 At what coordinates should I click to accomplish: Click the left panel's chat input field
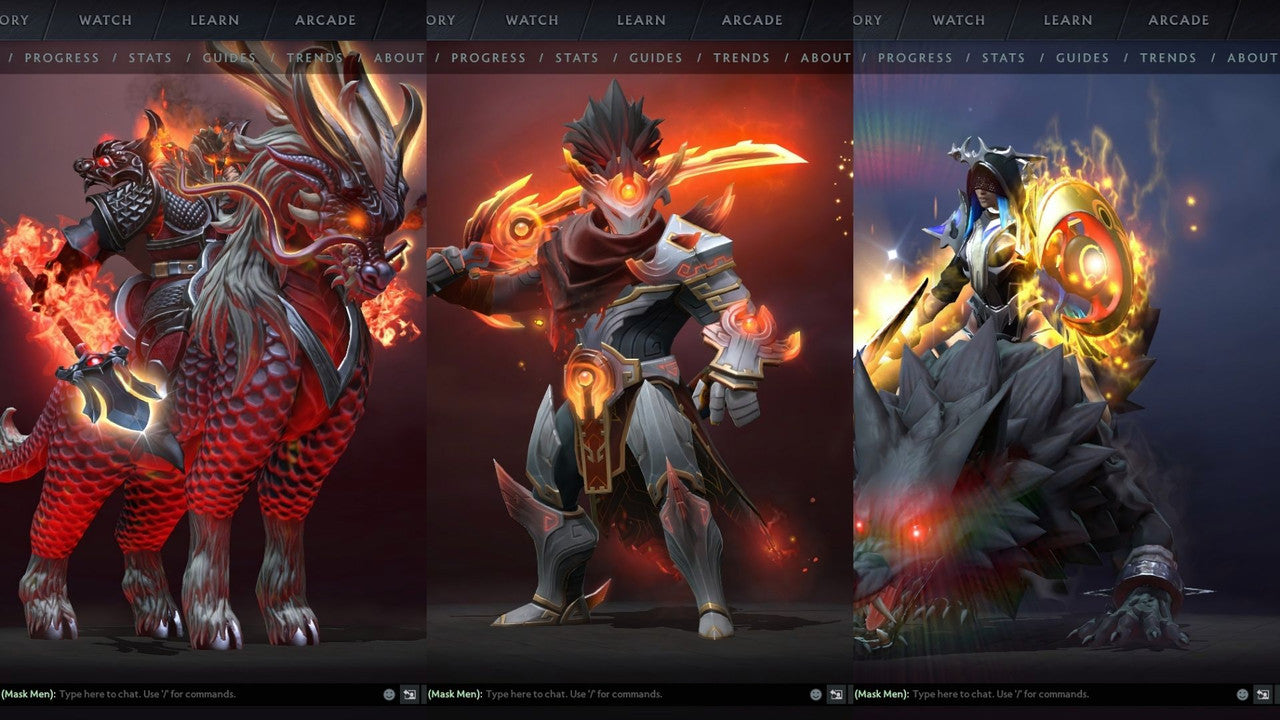(180, 692)
